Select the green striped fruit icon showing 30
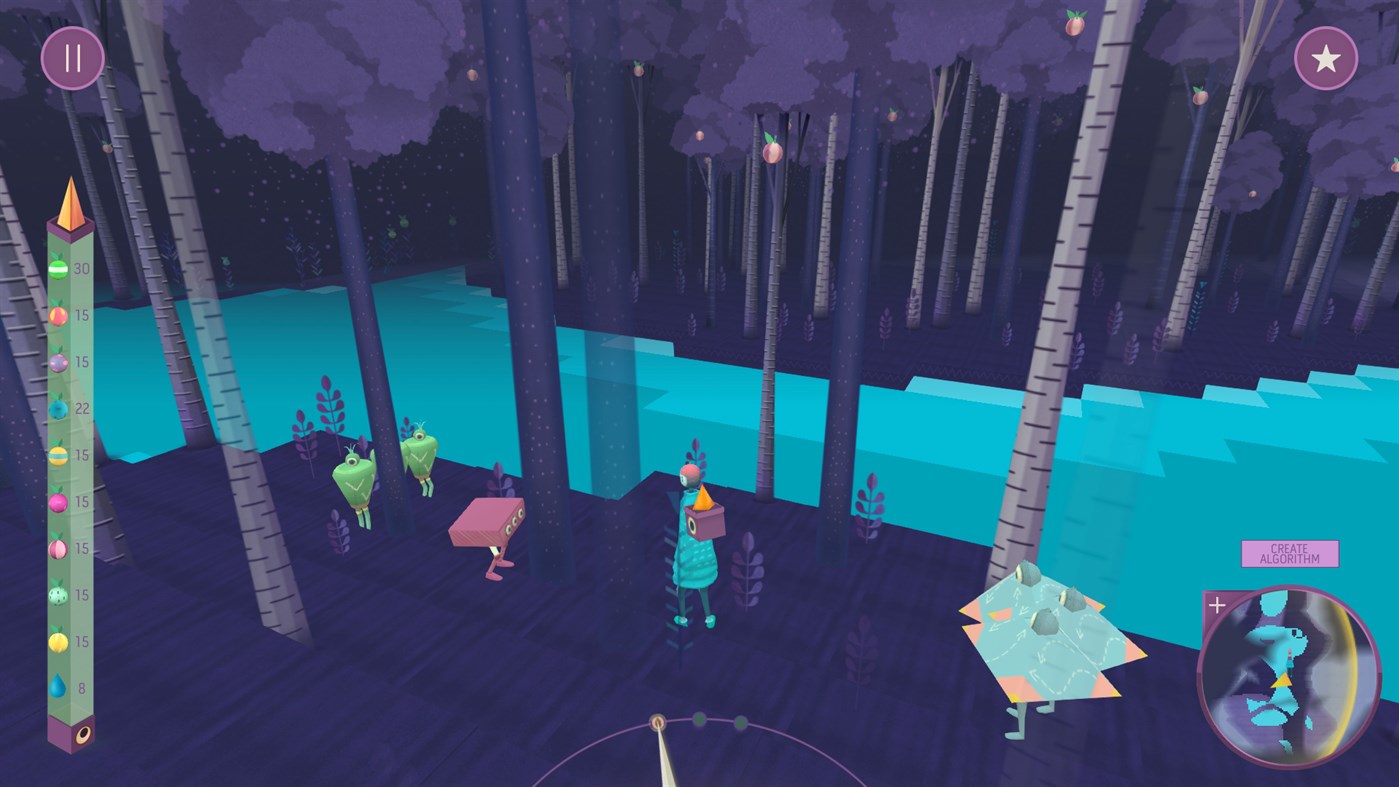1399x787 pixels. [57, 268]
